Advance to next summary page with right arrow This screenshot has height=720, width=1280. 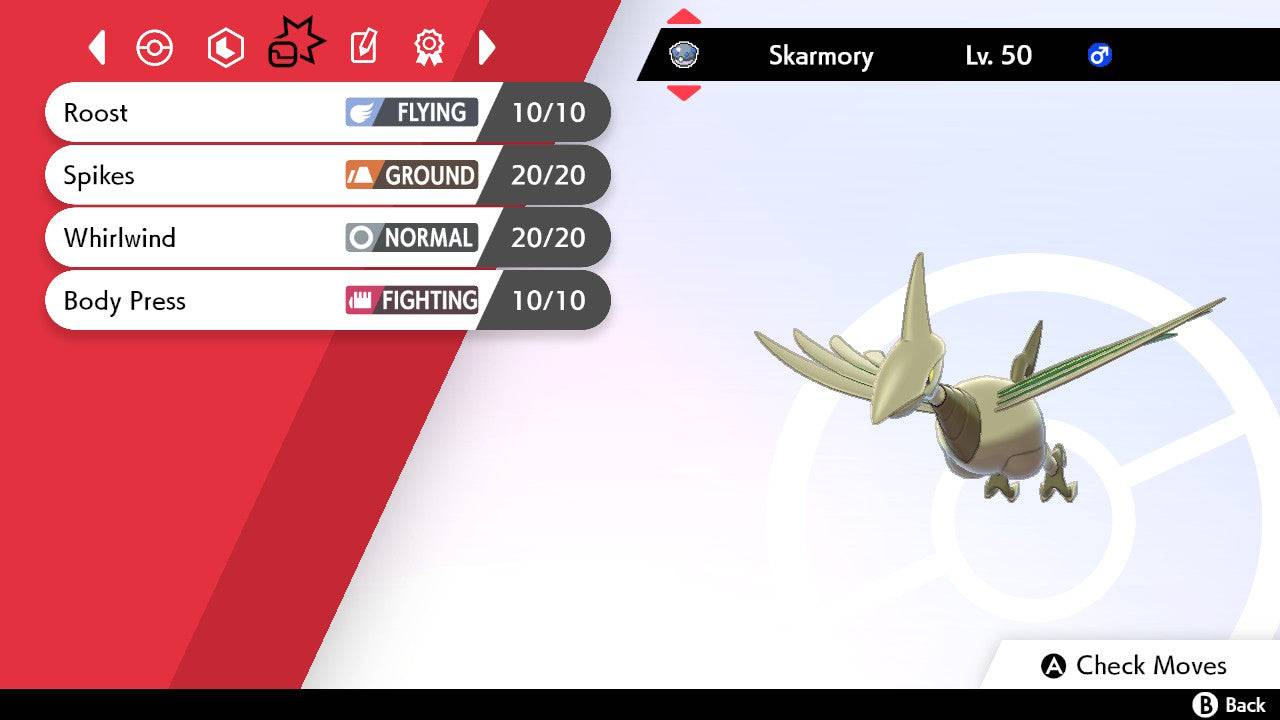point(487,47)
